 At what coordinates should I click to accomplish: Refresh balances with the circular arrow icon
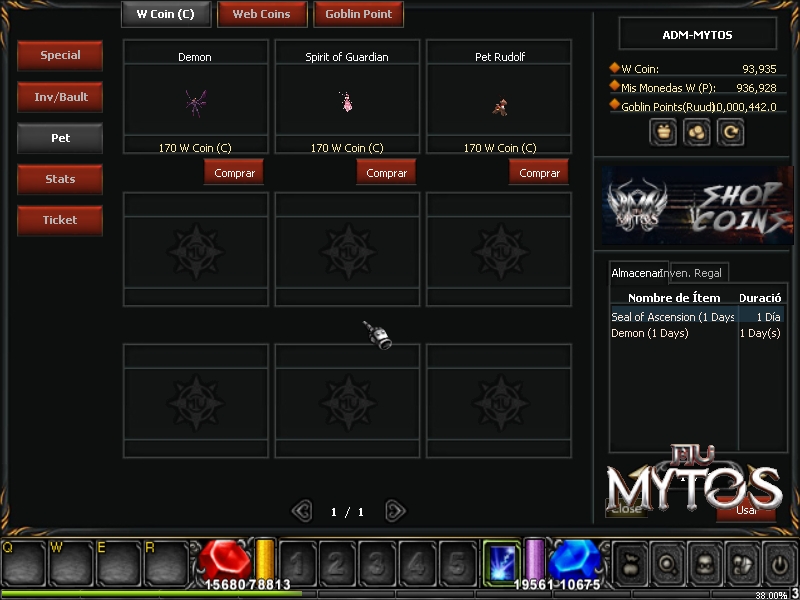point(731,131)
